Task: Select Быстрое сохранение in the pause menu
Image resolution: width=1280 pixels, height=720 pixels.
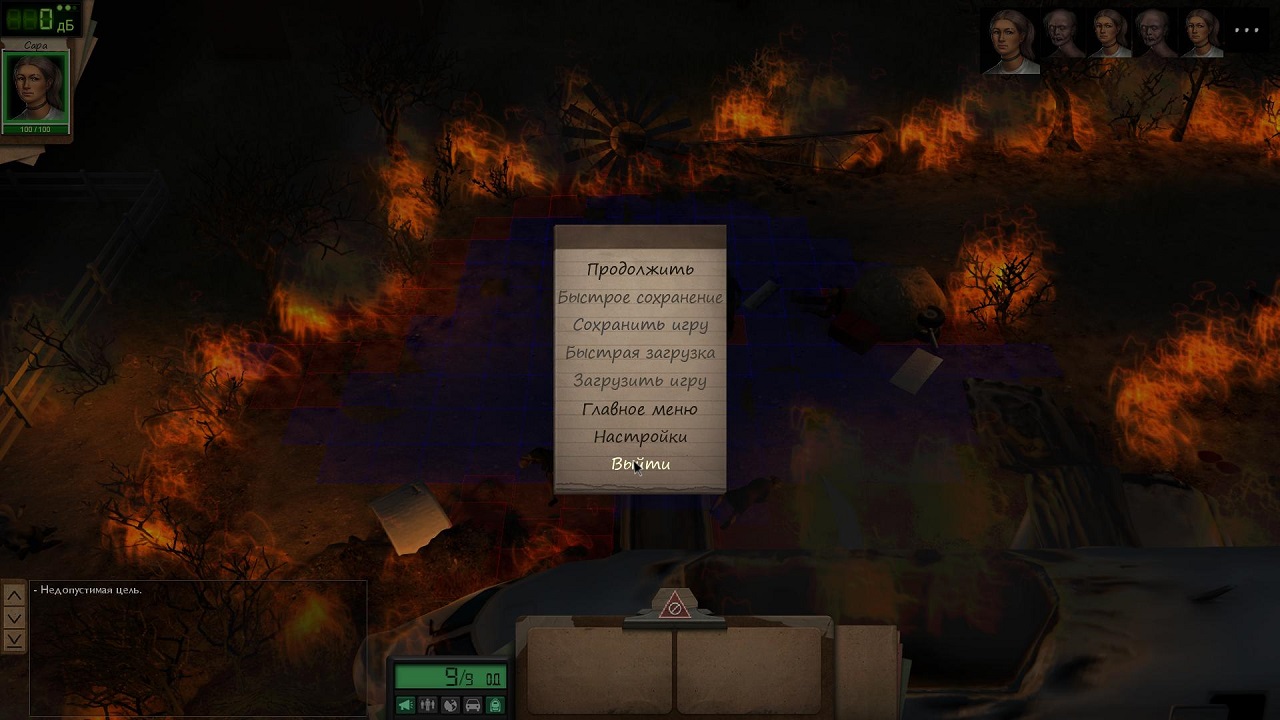Action: 640,297
